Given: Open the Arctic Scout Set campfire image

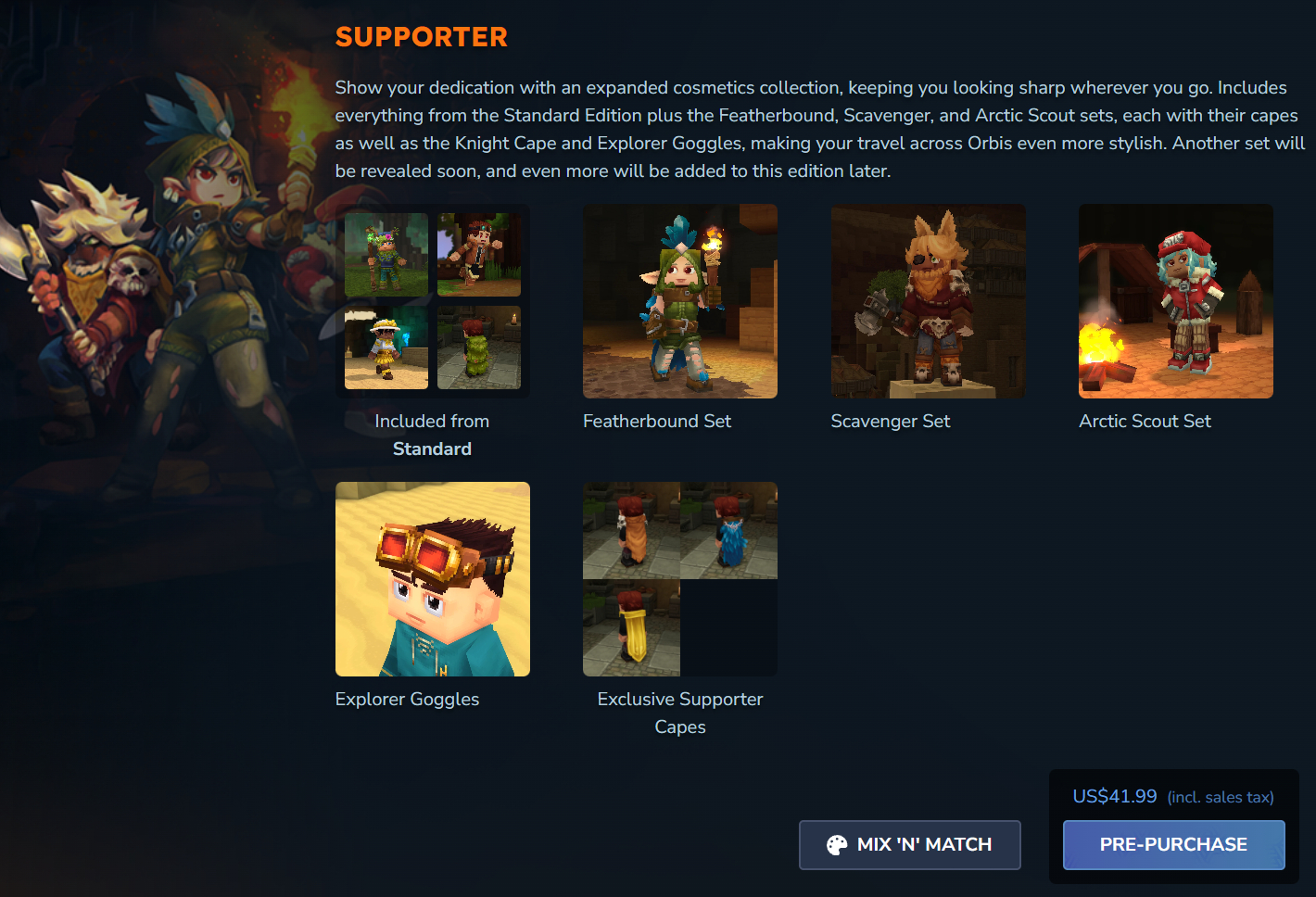Looking at the screenshot, I should (1175, 301).
